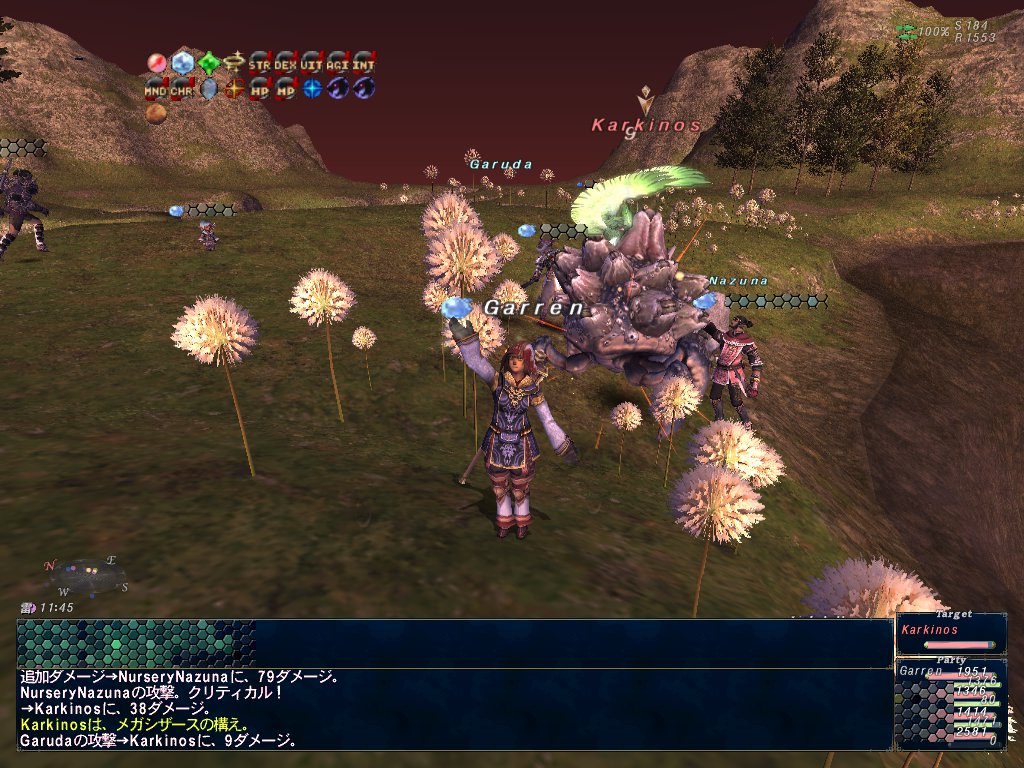The width and height of the screenshot is (1024, 768).
Task: Select the brown orb status icon
Action: tap(156, 113)
